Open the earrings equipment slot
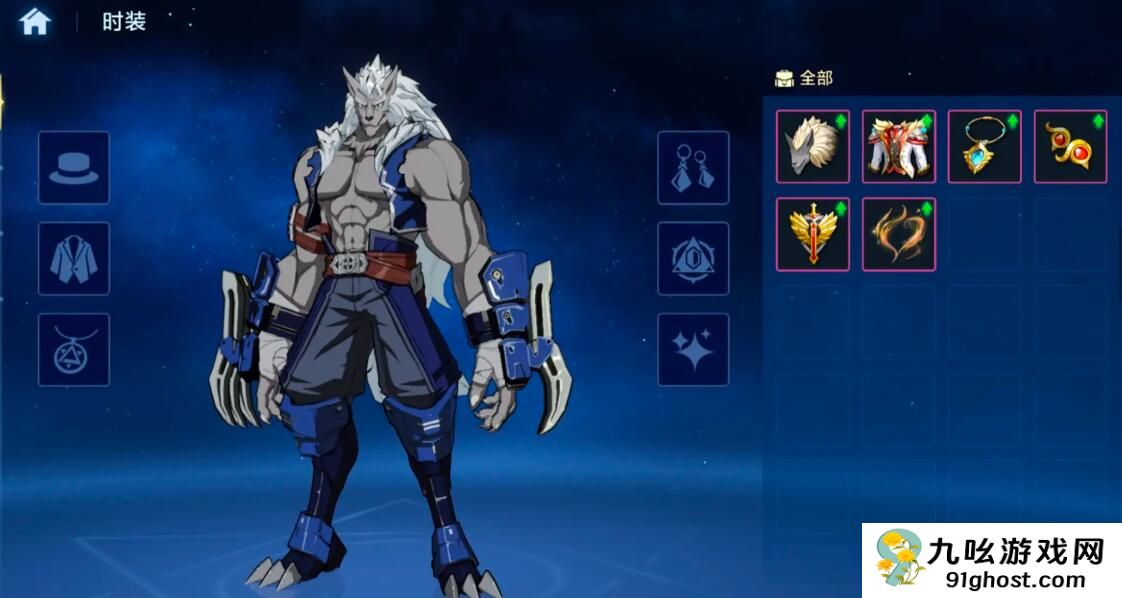The width and height of the screenshot is (1122, 598). [x=693, y=168]
